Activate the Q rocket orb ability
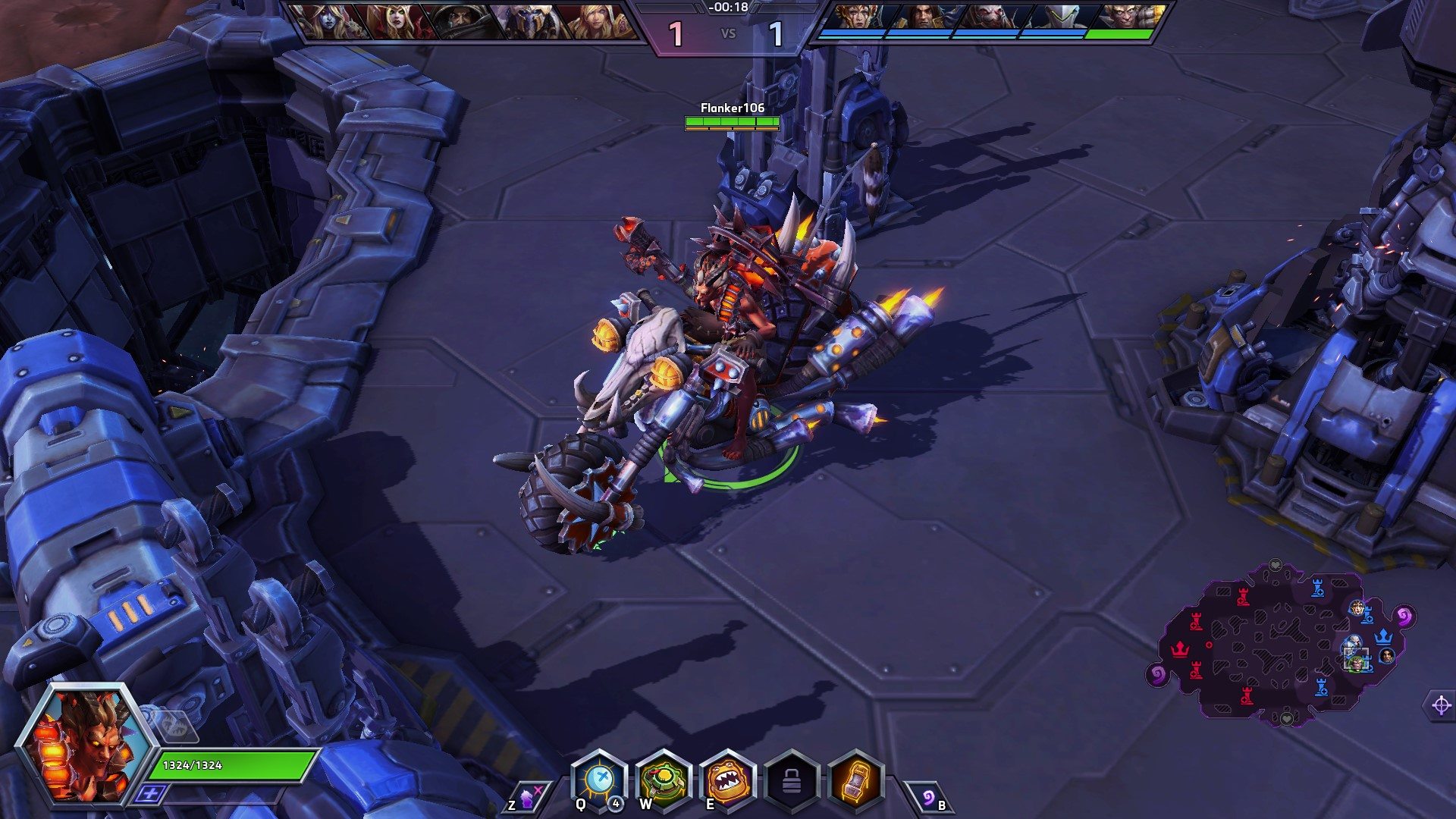1456x819 pixels. (x=599, y=780)
